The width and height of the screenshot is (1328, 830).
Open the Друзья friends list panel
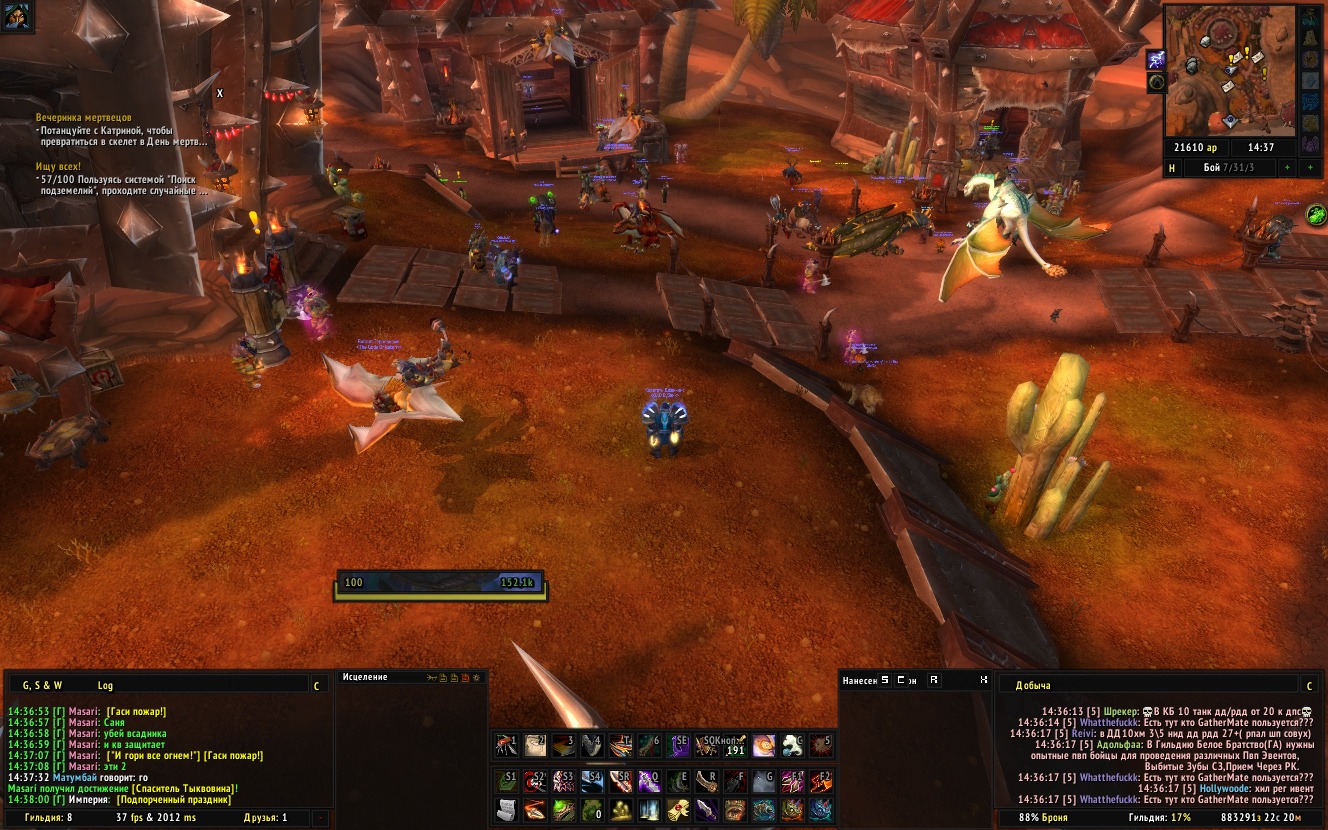(x=265, y=818)
